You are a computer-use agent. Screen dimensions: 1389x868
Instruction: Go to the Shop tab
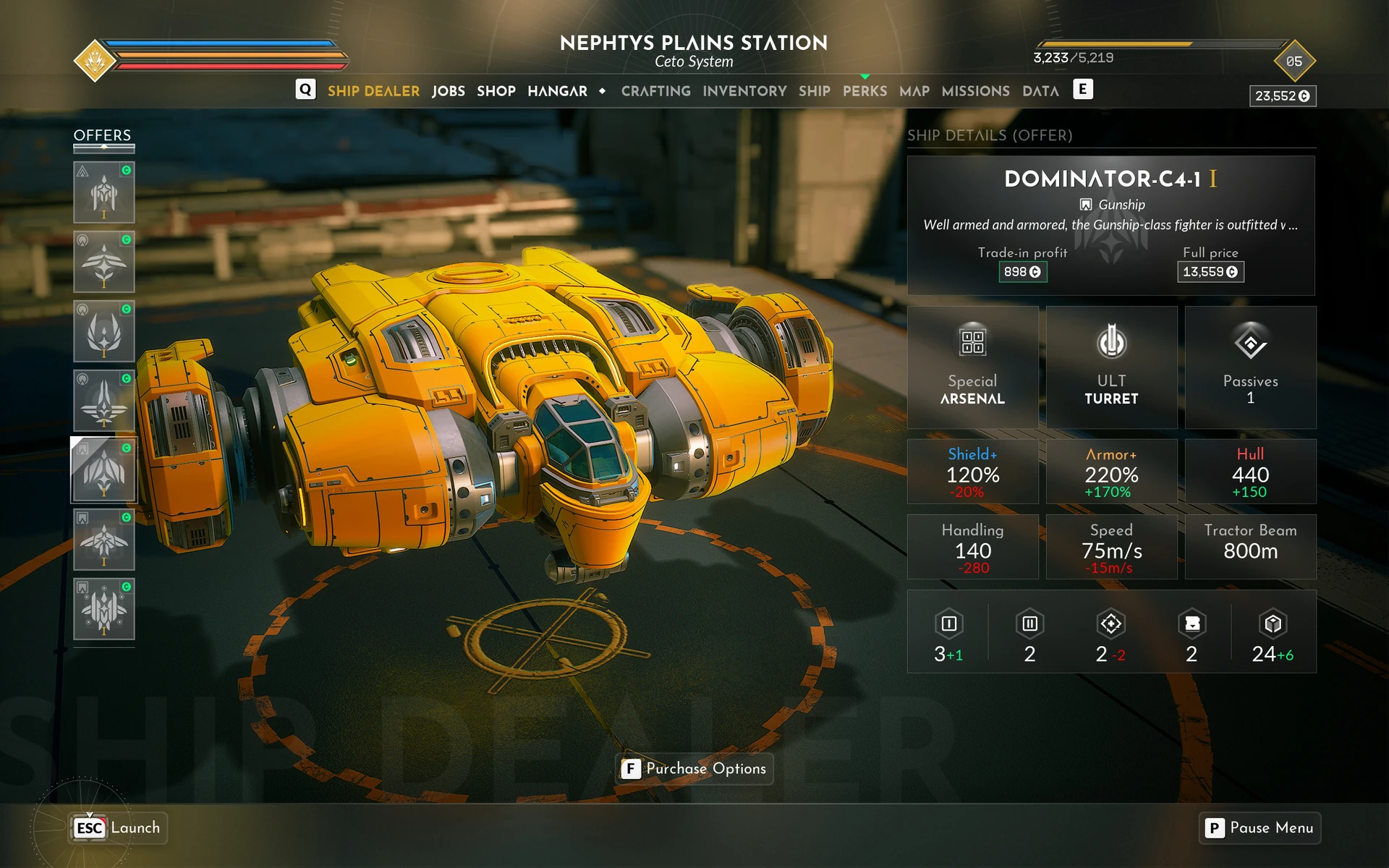[496, 91]
